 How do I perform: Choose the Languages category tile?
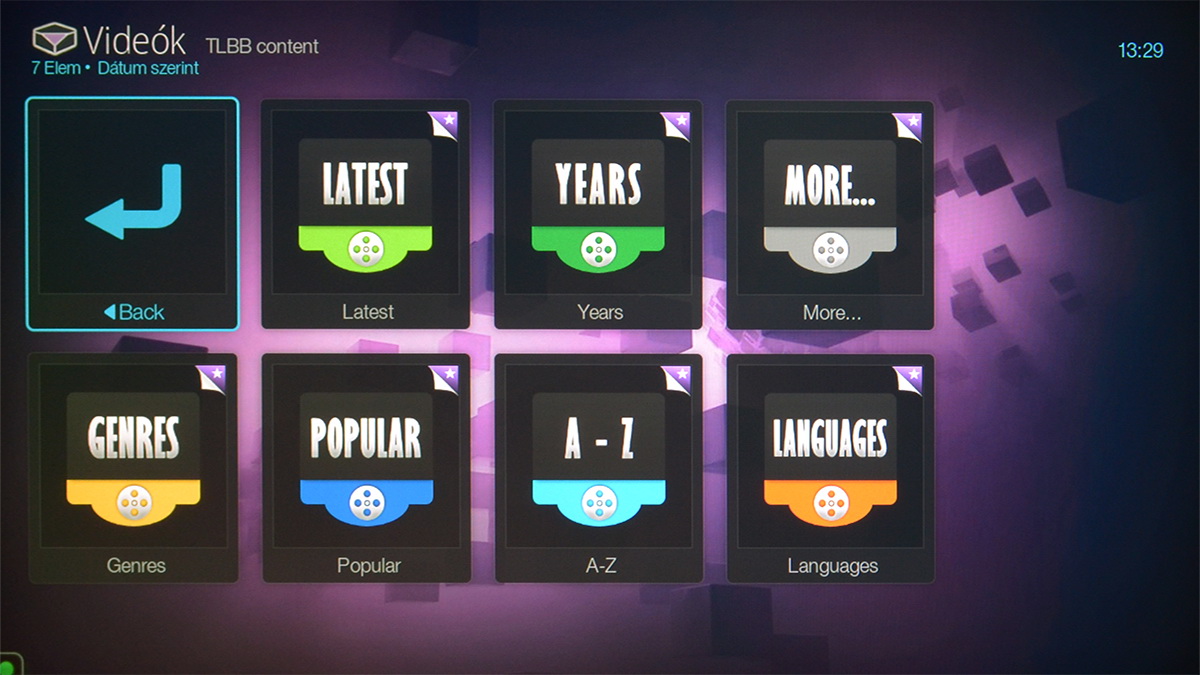[x=830, y=467]
